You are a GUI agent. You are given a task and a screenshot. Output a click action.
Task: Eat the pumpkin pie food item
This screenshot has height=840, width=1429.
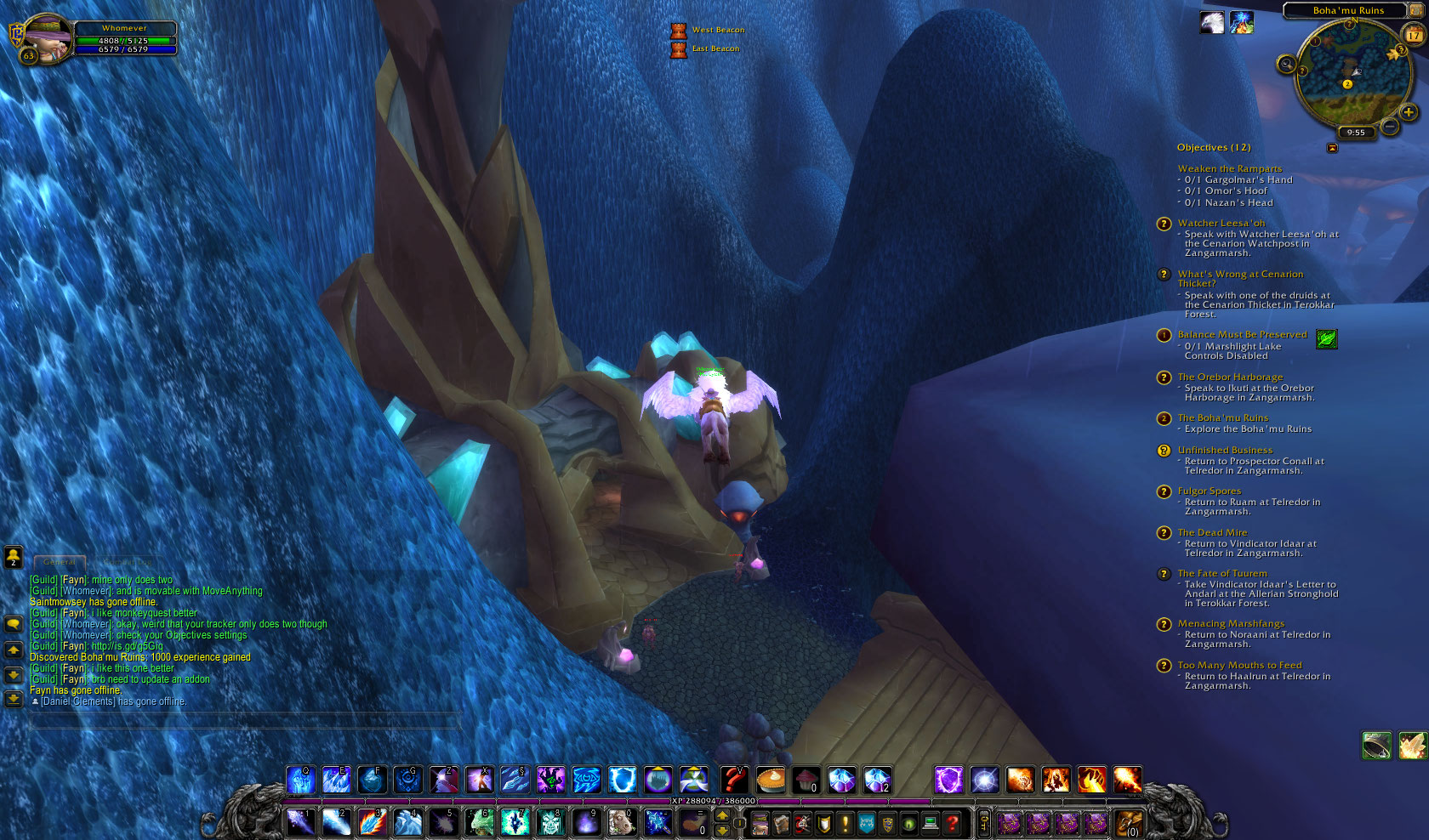tap(770, 779)
